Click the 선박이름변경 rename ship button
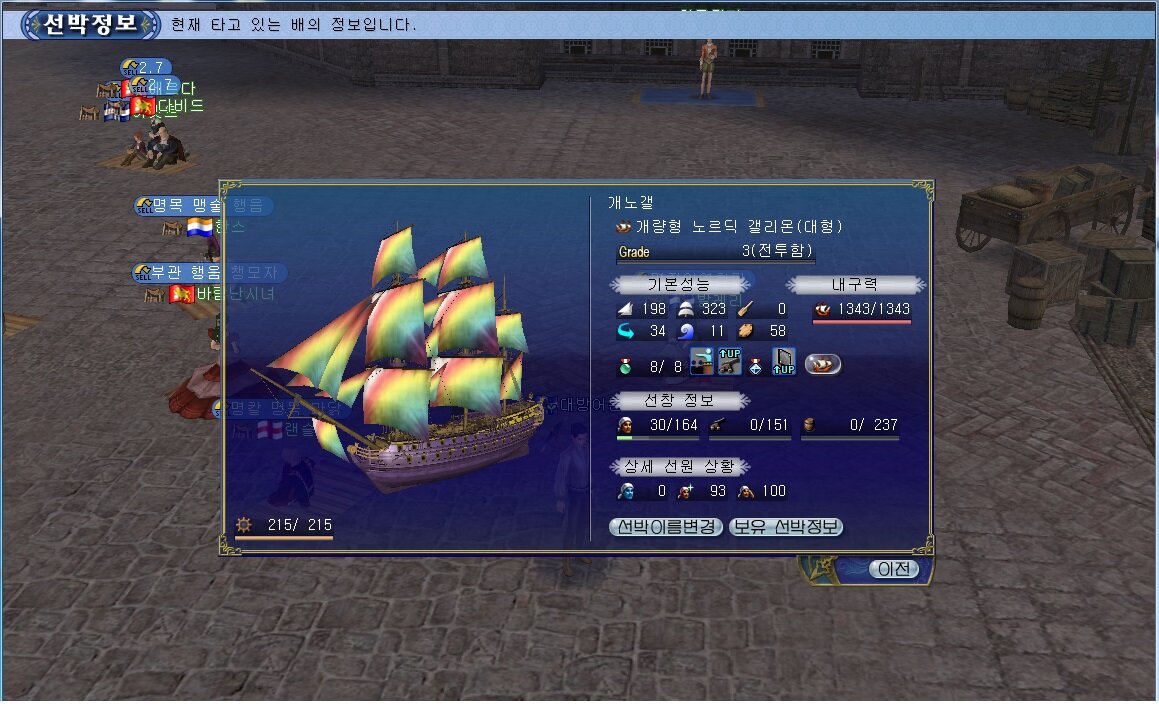This screenshot has height=720, width=1159. point(665,527)
